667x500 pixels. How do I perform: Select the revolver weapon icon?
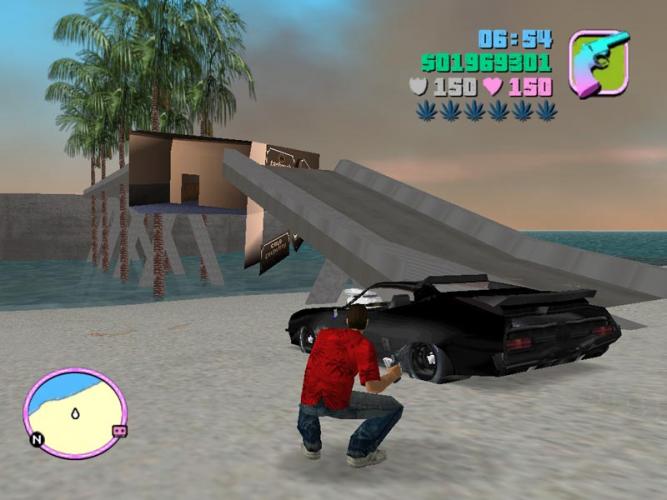(x=599, y=63)
